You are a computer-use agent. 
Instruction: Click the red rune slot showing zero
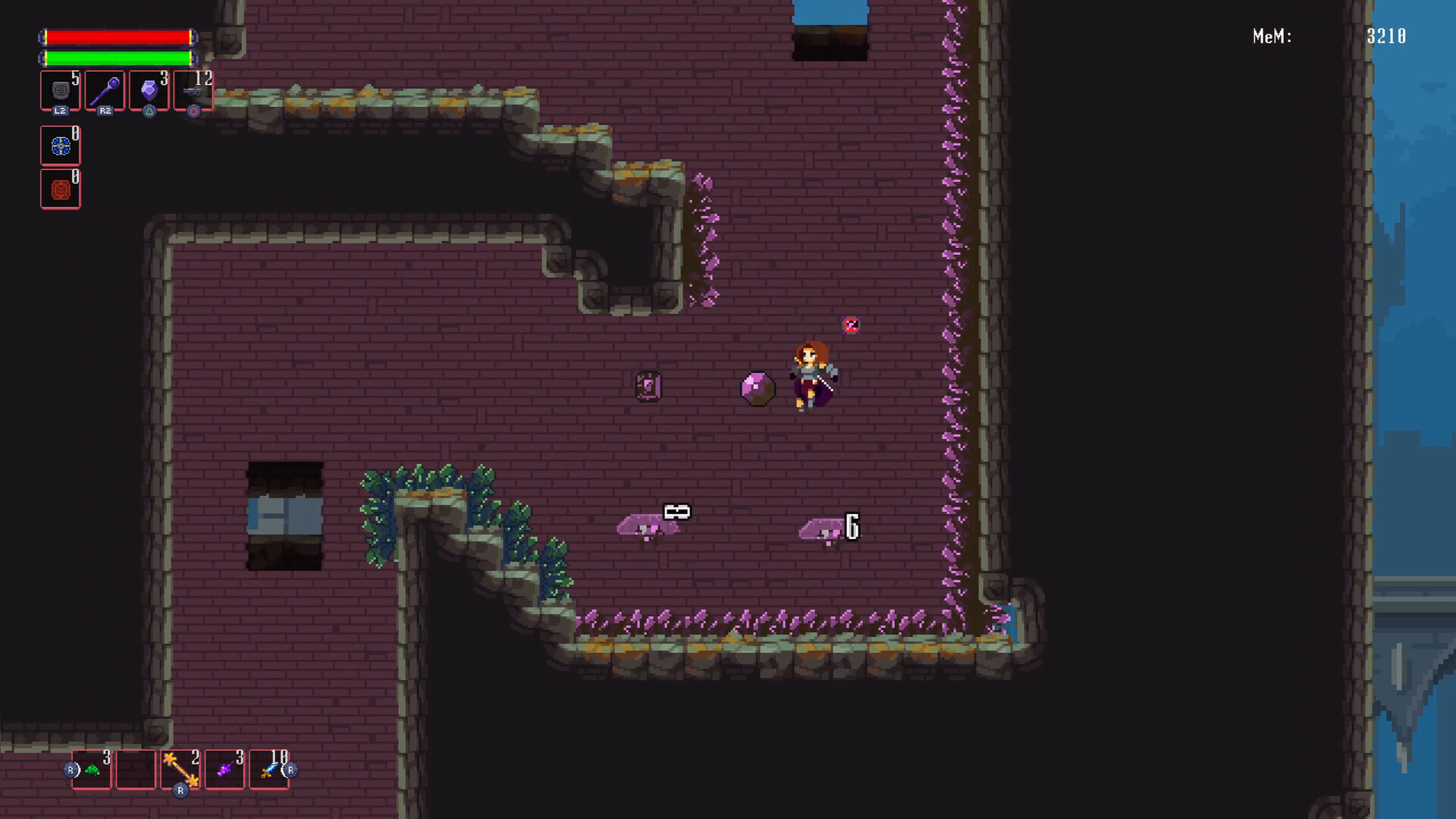tap(60, 189)
